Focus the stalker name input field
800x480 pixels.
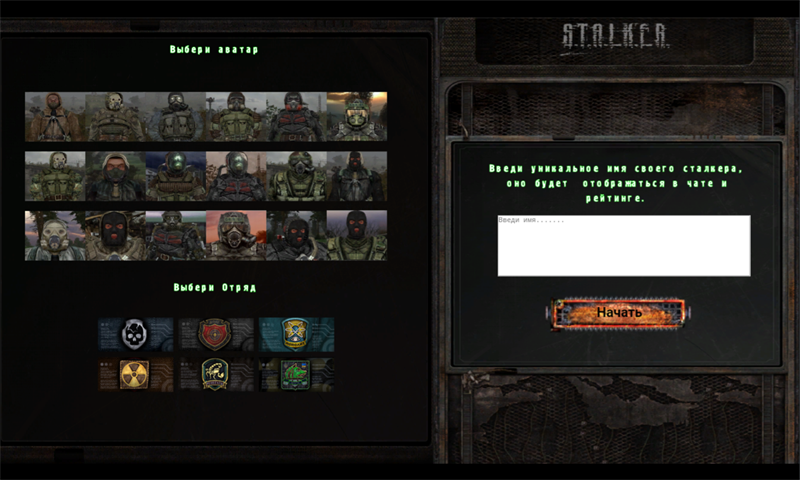[x=623, y=245]
